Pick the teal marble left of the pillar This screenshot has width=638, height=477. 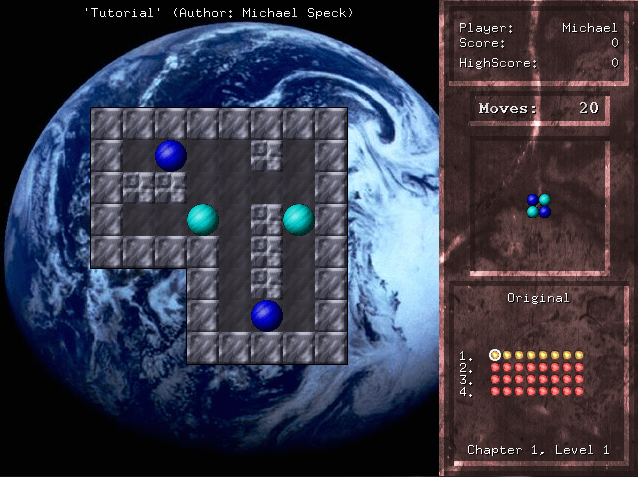(203, 219)
